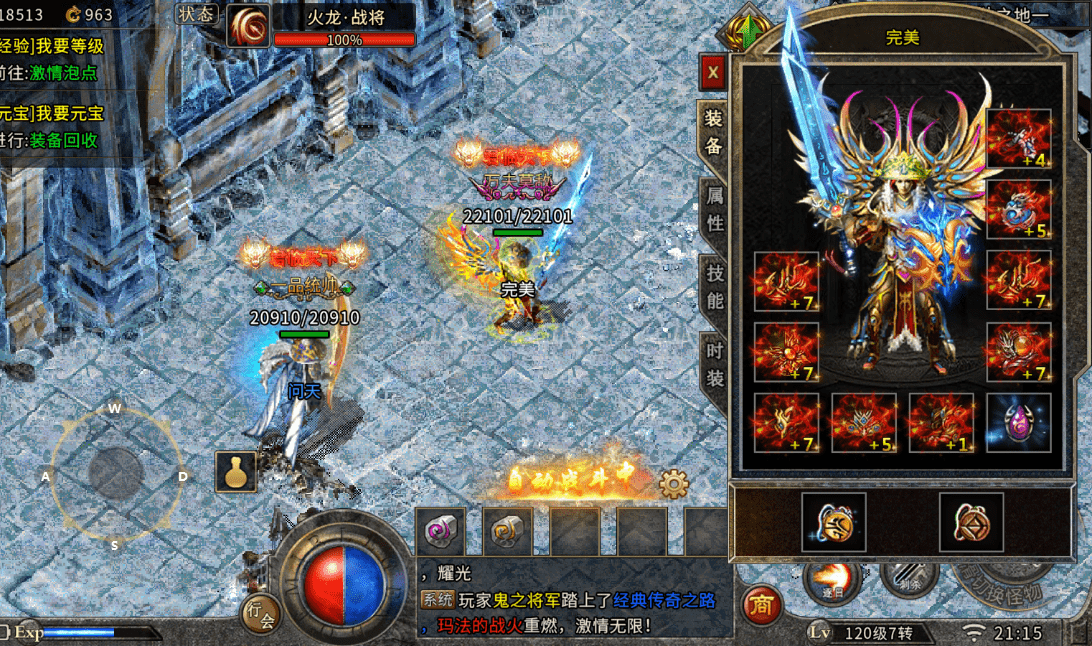Select the glowing purple gem equipment slot
The image size is (1092, 646).
point(1018,422)
